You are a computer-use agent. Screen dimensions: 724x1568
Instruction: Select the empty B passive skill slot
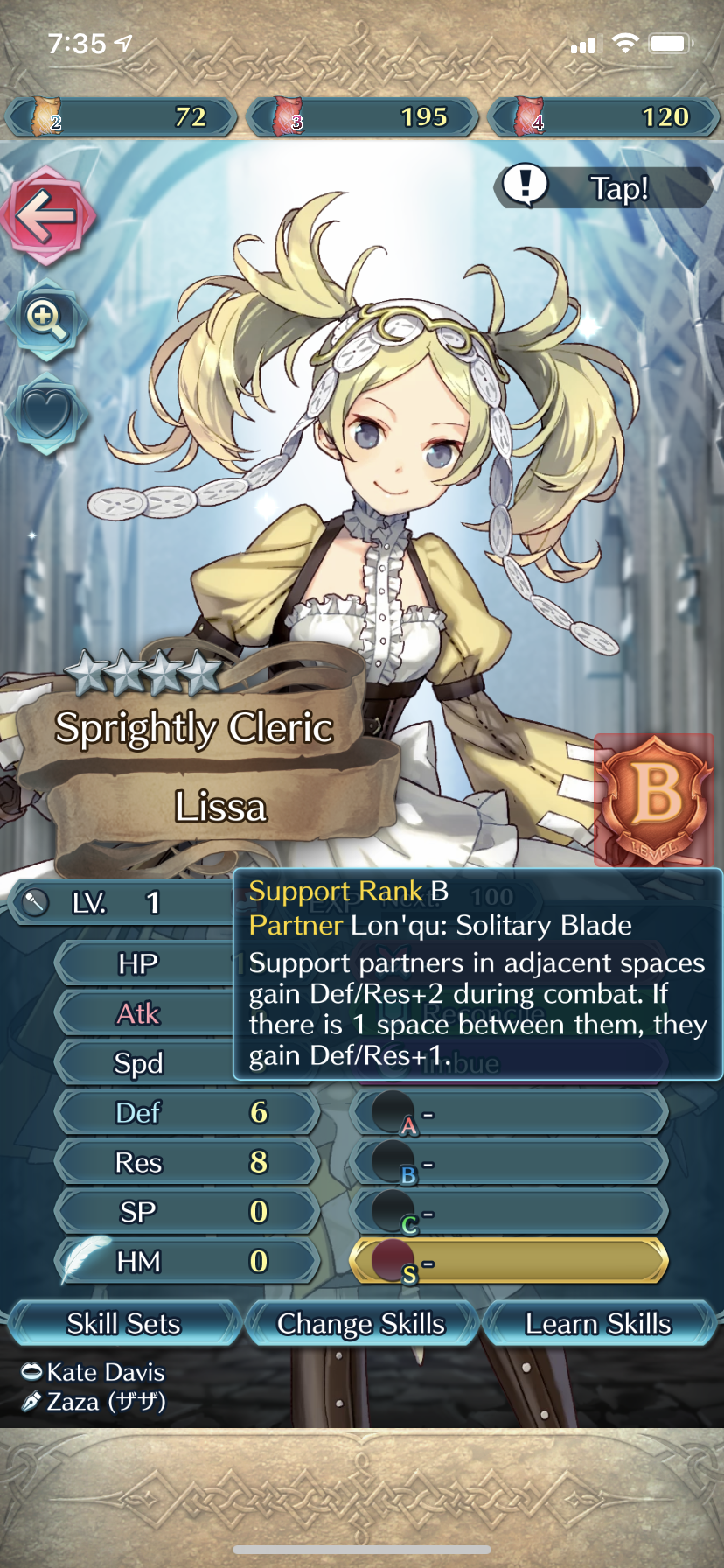(509, 1164)
